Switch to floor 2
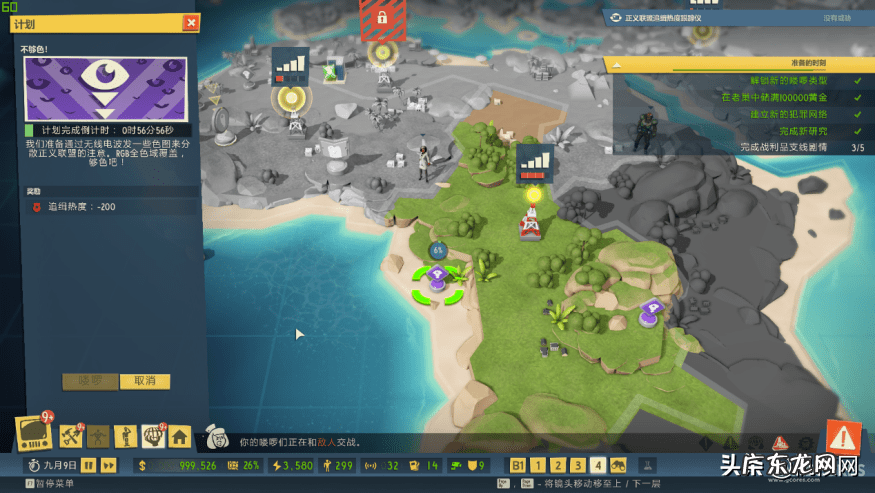The height and width of the screenshot is (493, 875). tap(557, 465)
